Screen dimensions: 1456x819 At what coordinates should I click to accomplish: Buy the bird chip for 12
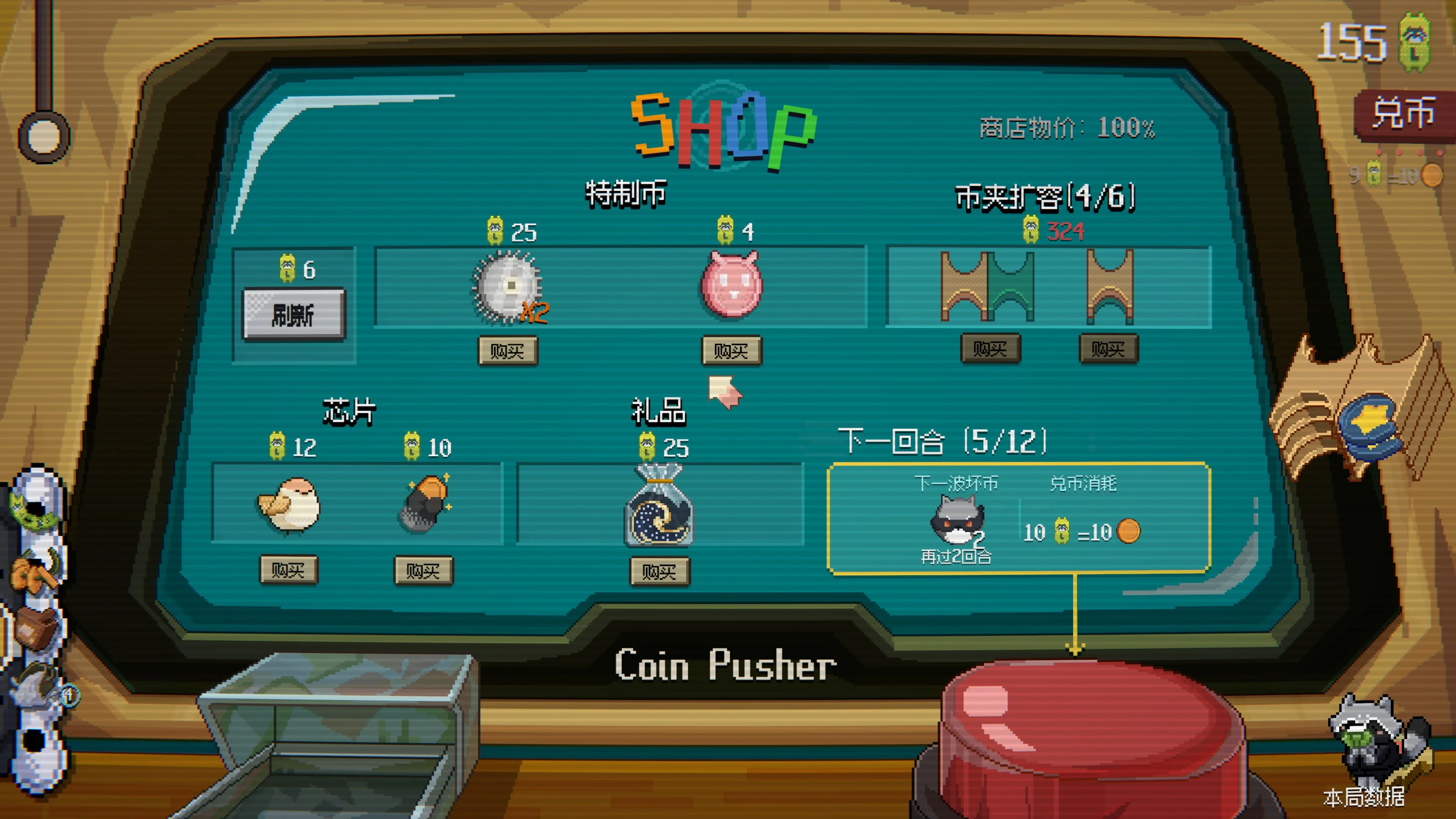288,570
